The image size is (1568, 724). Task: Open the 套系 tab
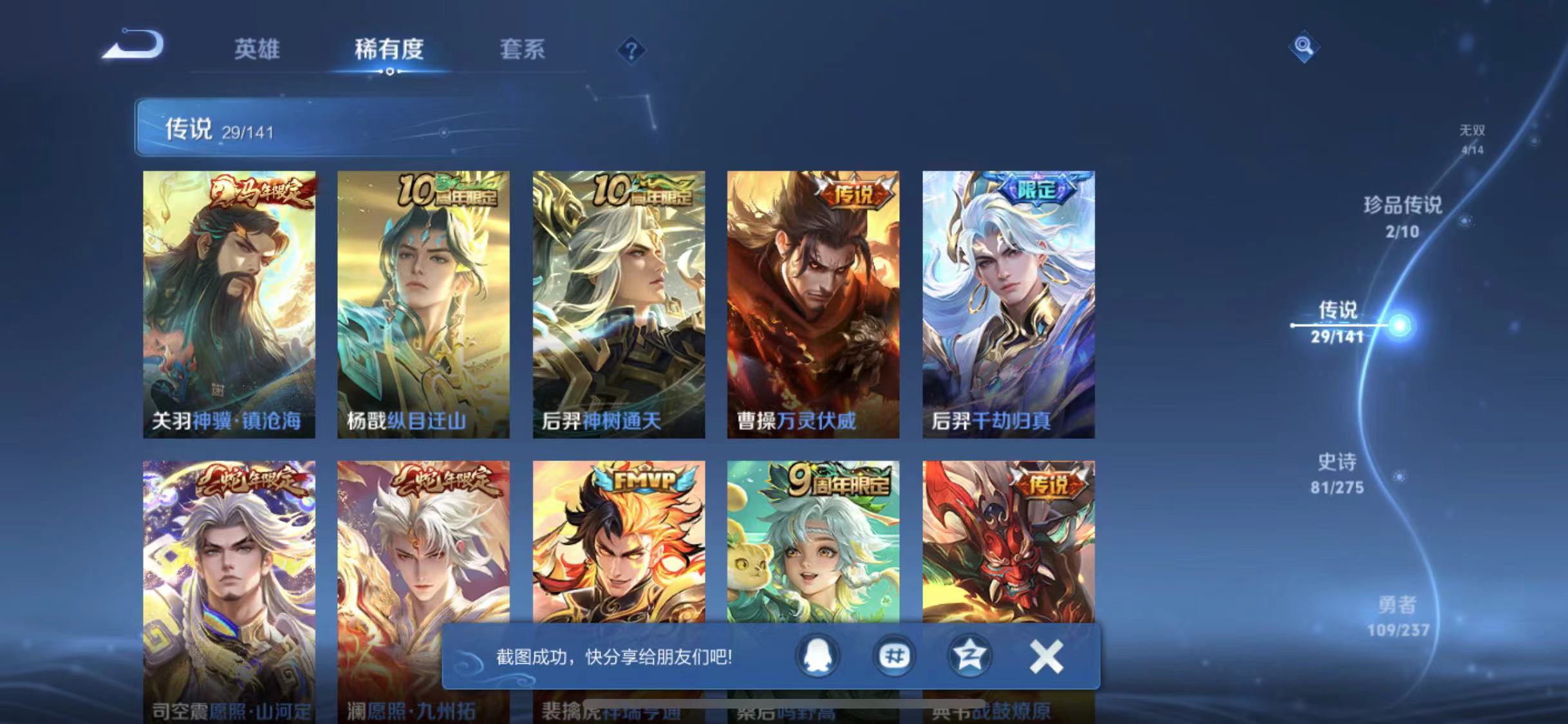click(x=523, y=50)
